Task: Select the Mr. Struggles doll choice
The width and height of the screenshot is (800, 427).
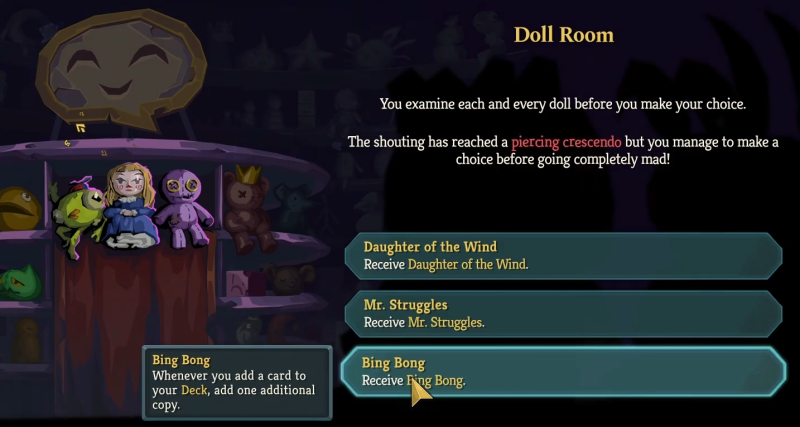Action: coord(563,313)
